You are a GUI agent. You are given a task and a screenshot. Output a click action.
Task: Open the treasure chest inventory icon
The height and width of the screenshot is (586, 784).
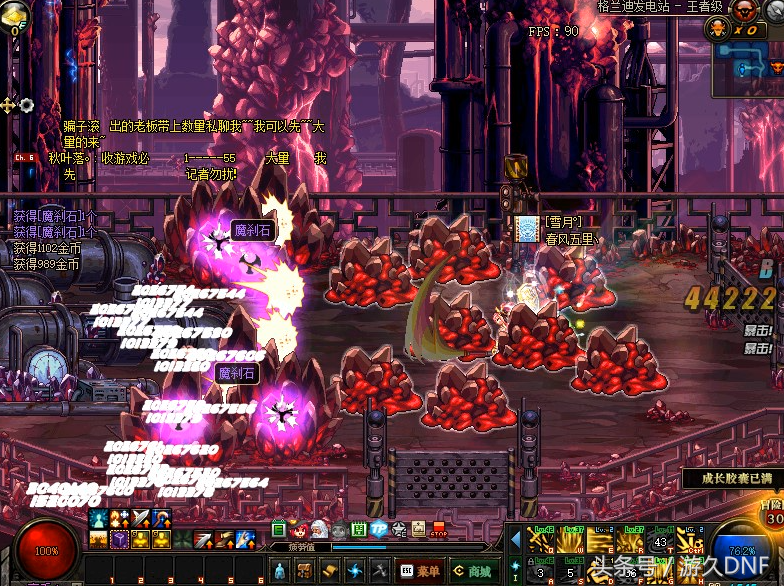tap(304, 570)
